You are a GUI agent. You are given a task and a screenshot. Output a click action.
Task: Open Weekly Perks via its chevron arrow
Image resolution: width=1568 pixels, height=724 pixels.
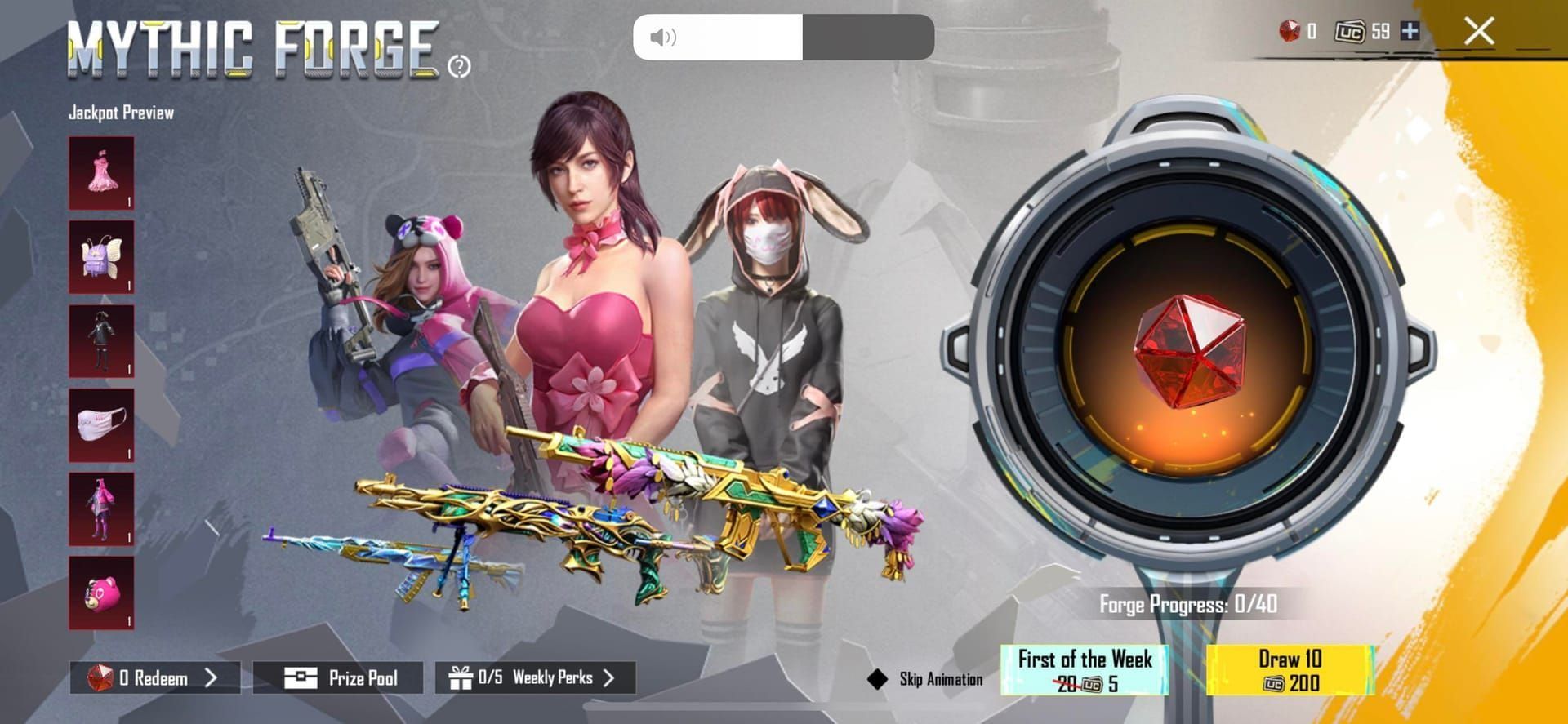(608, 677)
